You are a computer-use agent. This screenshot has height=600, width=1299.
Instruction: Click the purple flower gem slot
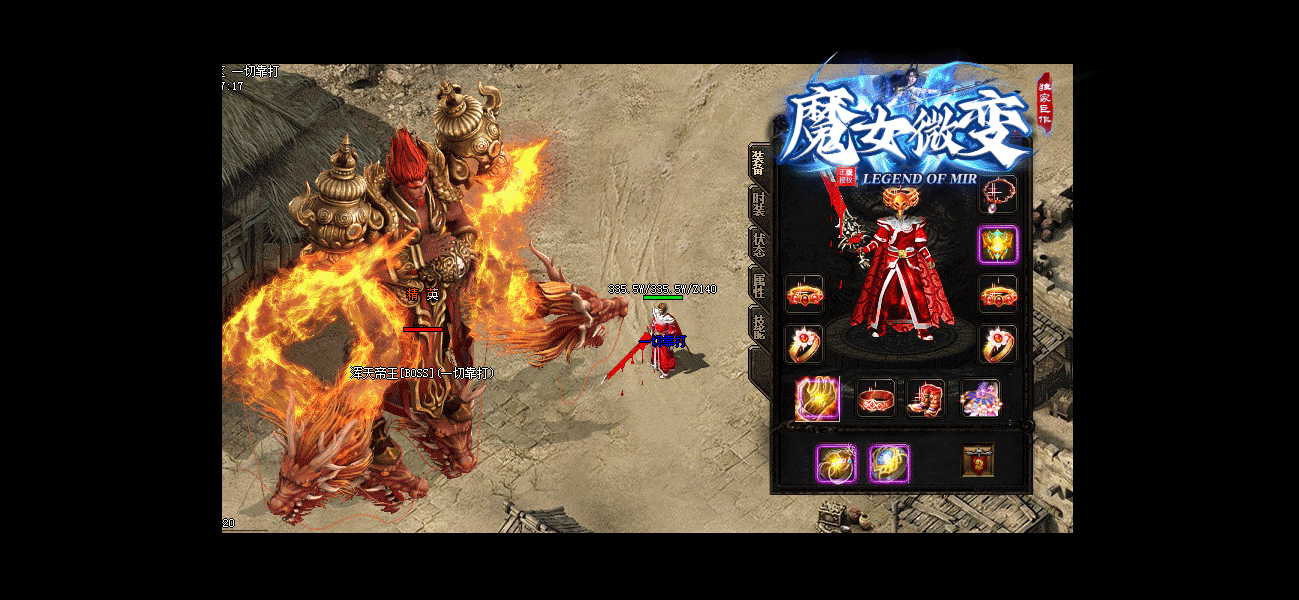pos(980,398)
